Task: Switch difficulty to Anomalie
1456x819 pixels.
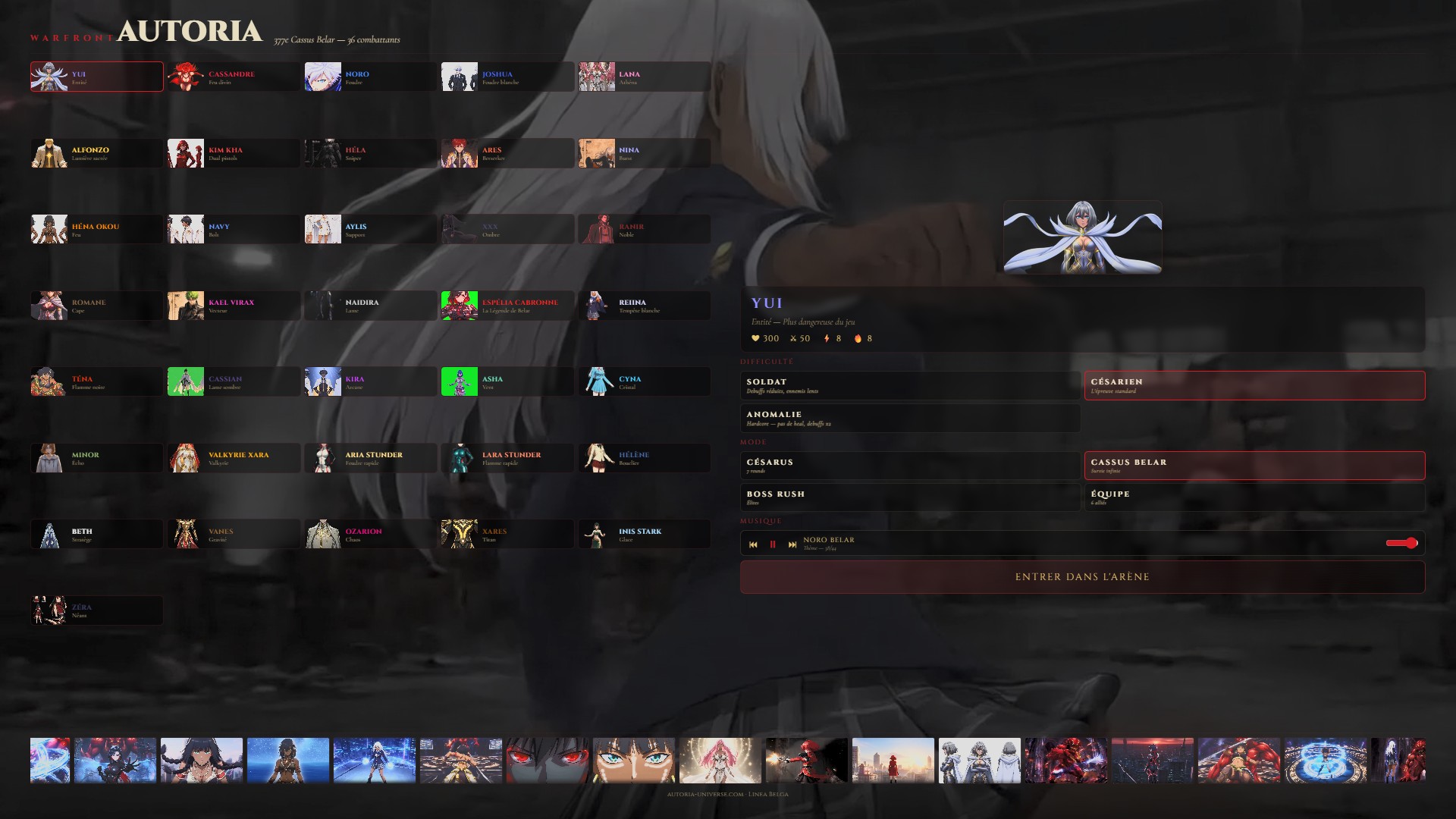Action: [910, 418]
